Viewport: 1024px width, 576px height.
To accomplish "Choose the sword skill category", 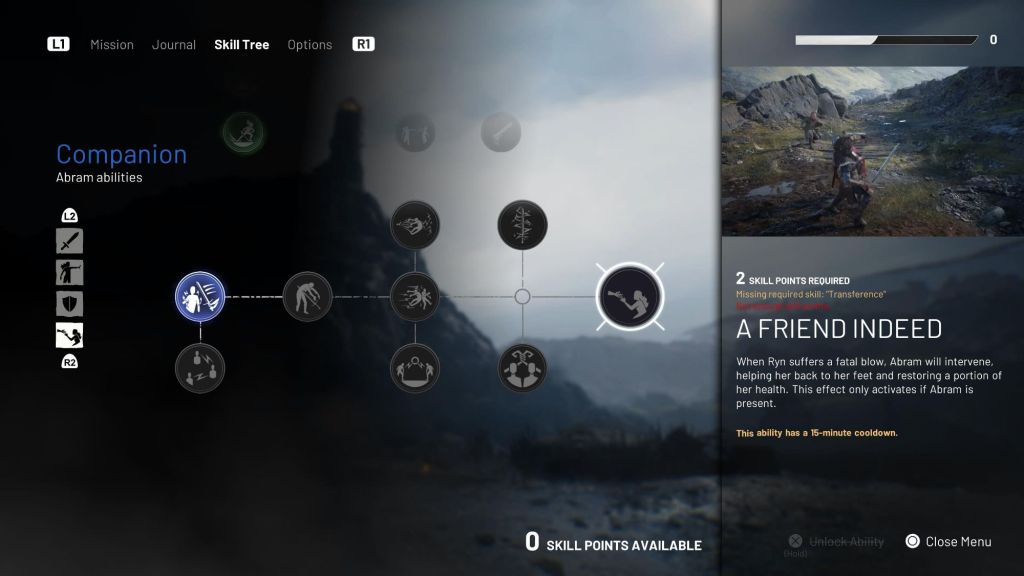I will [70, 241].
